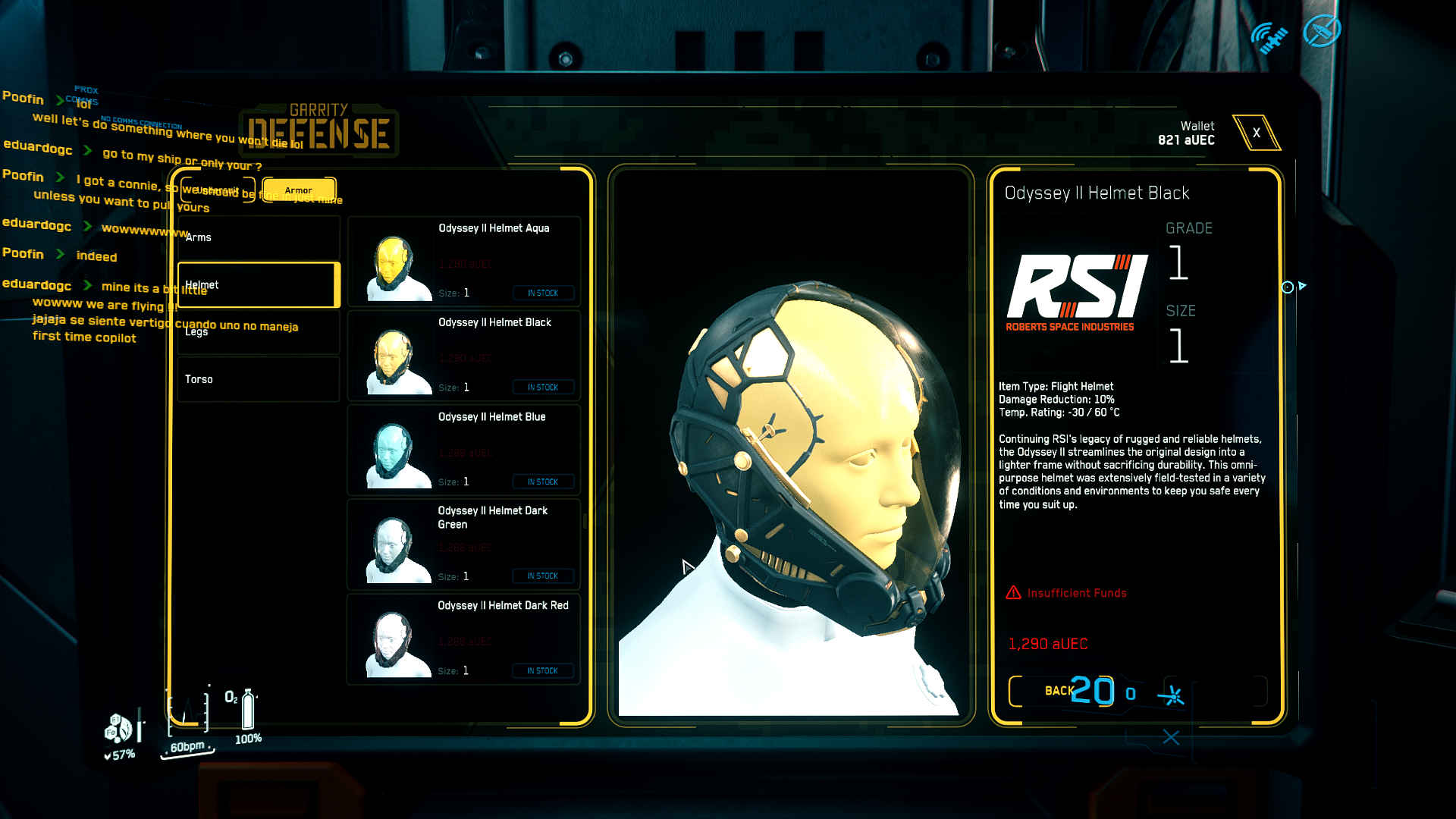Select Odyssey II Helmet Aqua listing
1456x819 pixels.
(x=463, y=262)
